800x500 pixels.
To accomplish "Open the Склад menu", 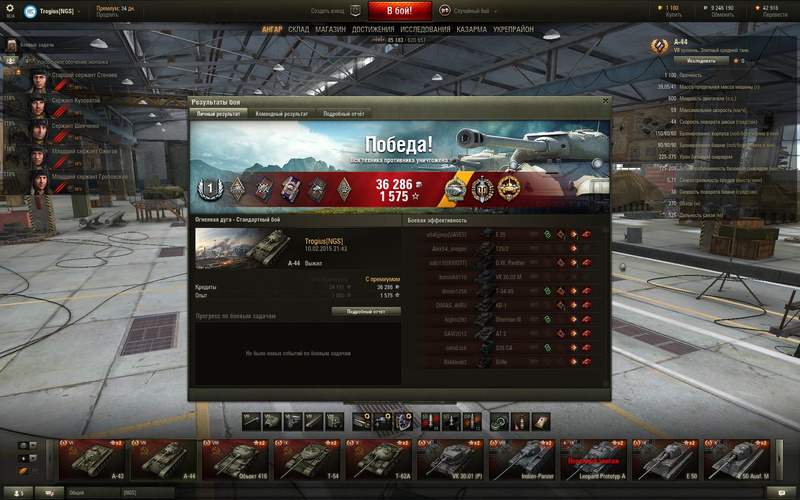I will pos(298,30).
